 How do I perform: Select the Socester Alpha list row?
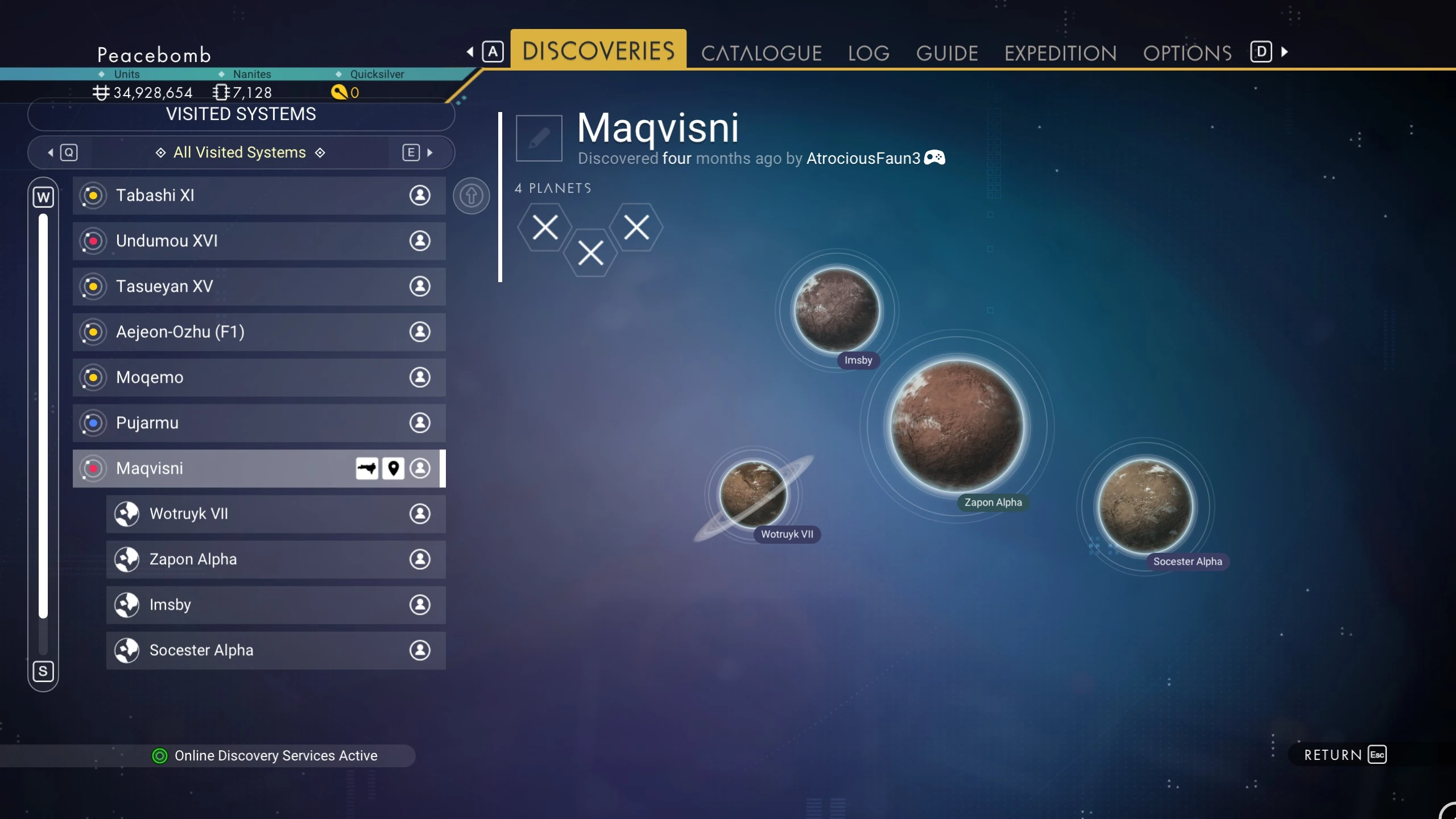coord(276,650)
